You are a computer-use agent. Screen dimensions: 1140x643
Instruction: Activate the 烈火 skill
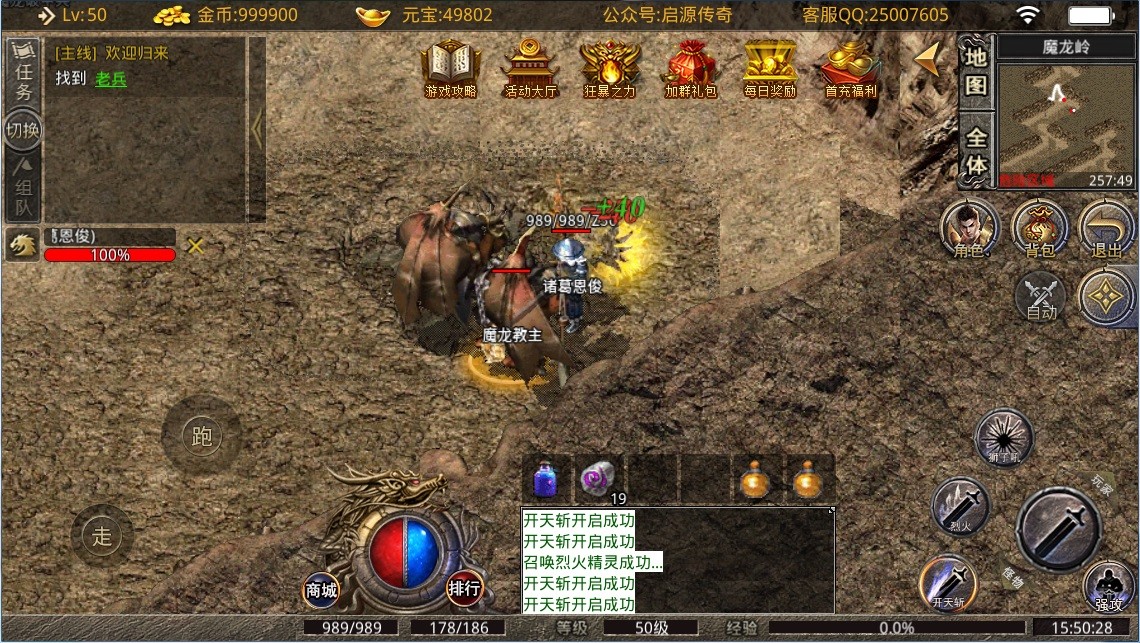tap(960, 506)
